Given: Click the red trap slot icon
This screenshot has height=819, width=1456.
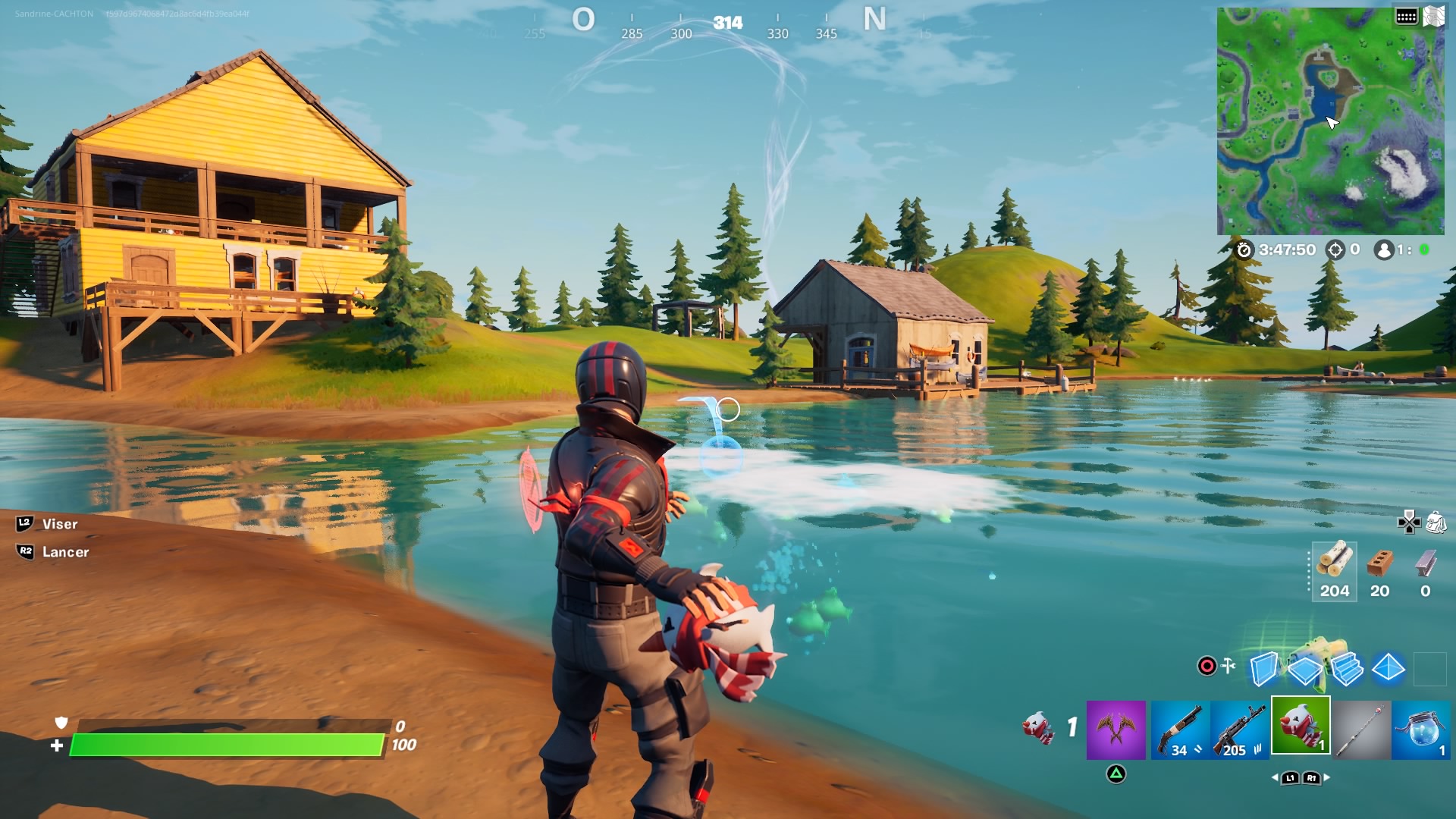Looking at the screenshot, I should (x=1207, y=665).
